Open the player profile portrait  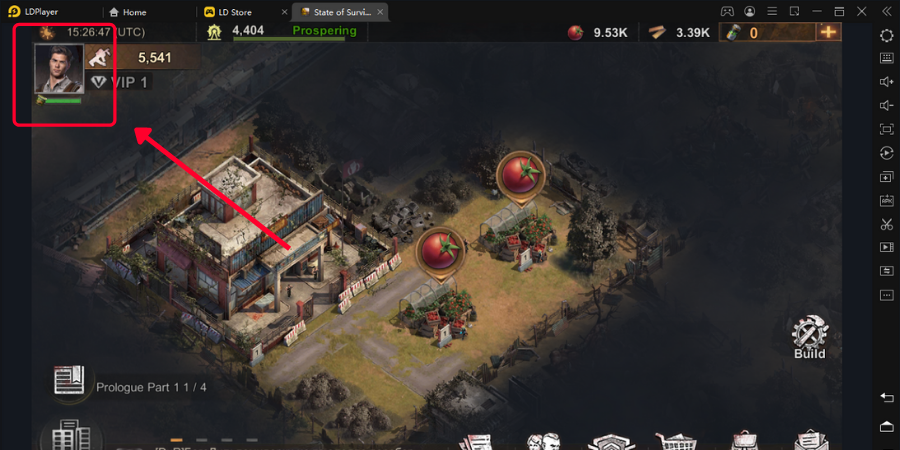pos(58,68)
